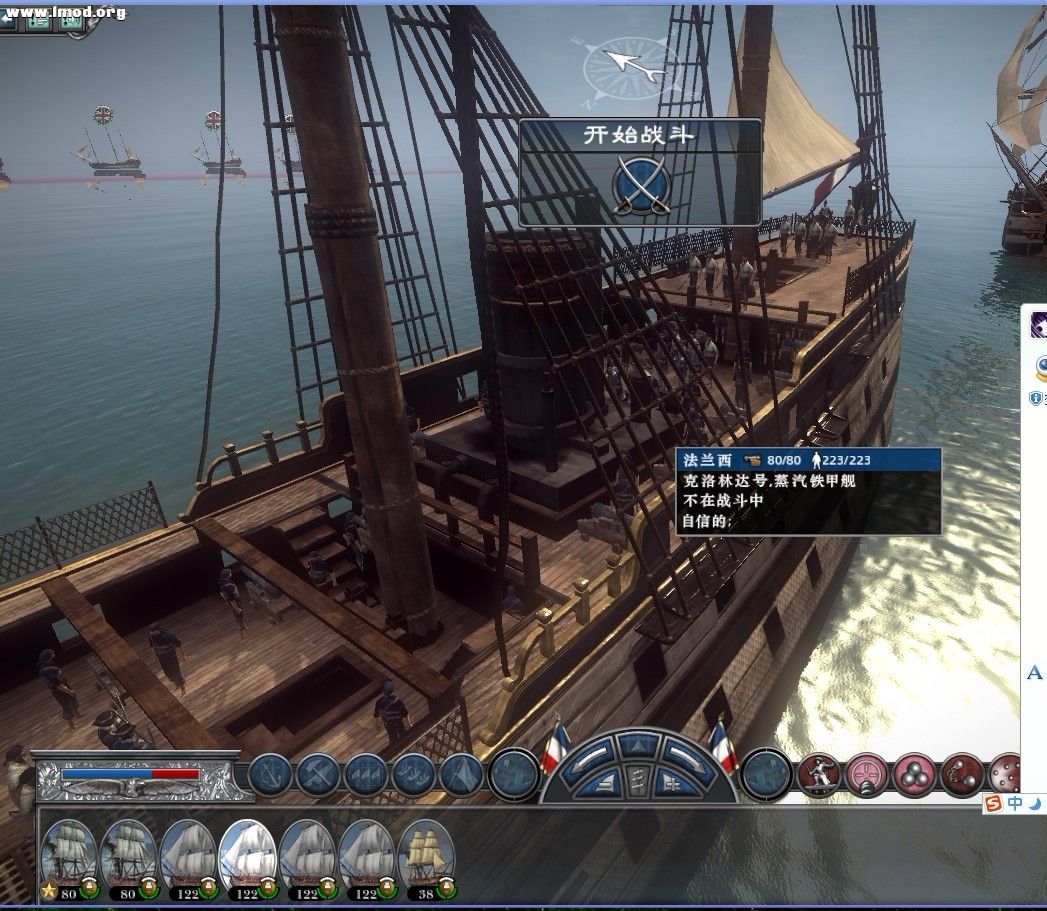Select the chain shot ammunition icon
Image resolution: width=1047 pixels, height=911 pixels.
coord(961,774)
